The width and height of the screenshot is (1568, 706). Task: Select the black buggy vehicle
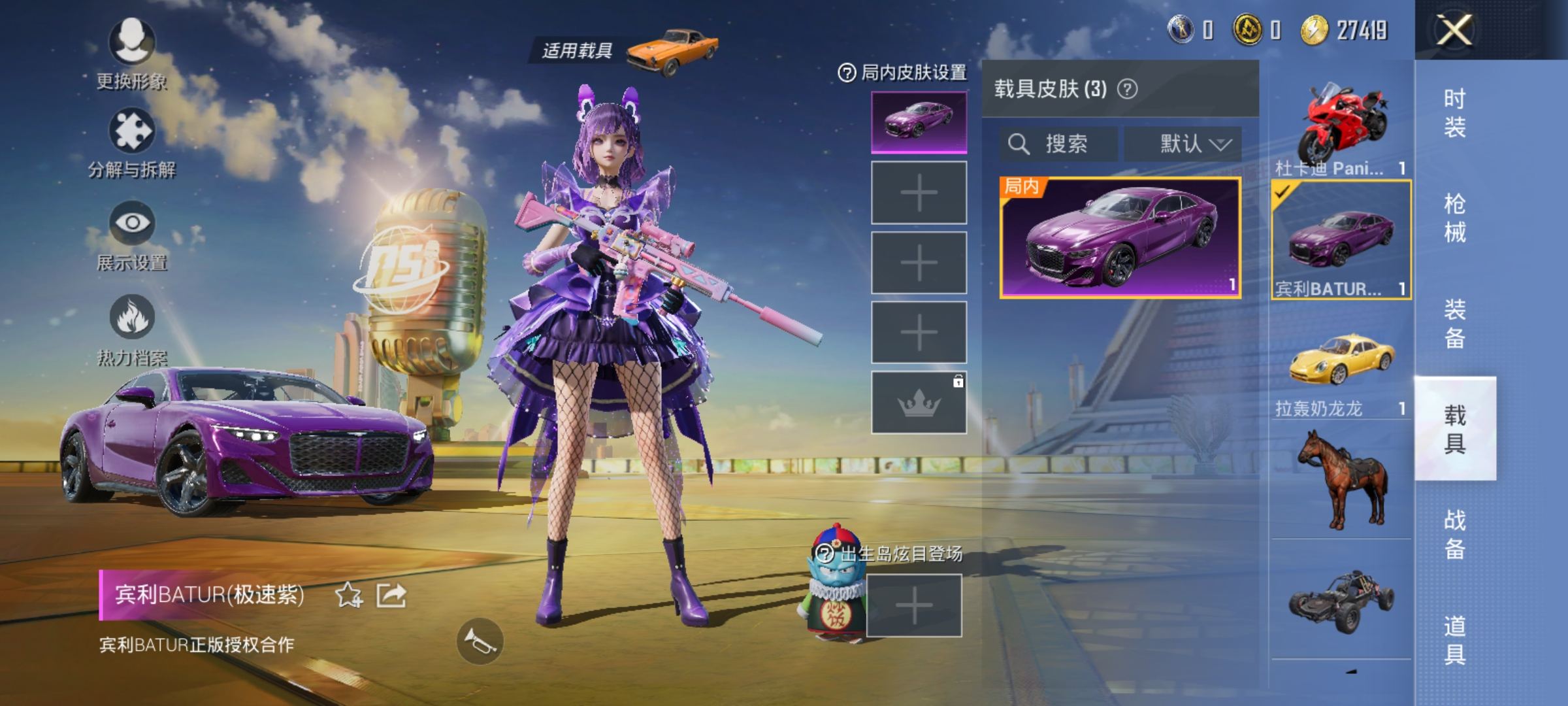click(1341, 601)
